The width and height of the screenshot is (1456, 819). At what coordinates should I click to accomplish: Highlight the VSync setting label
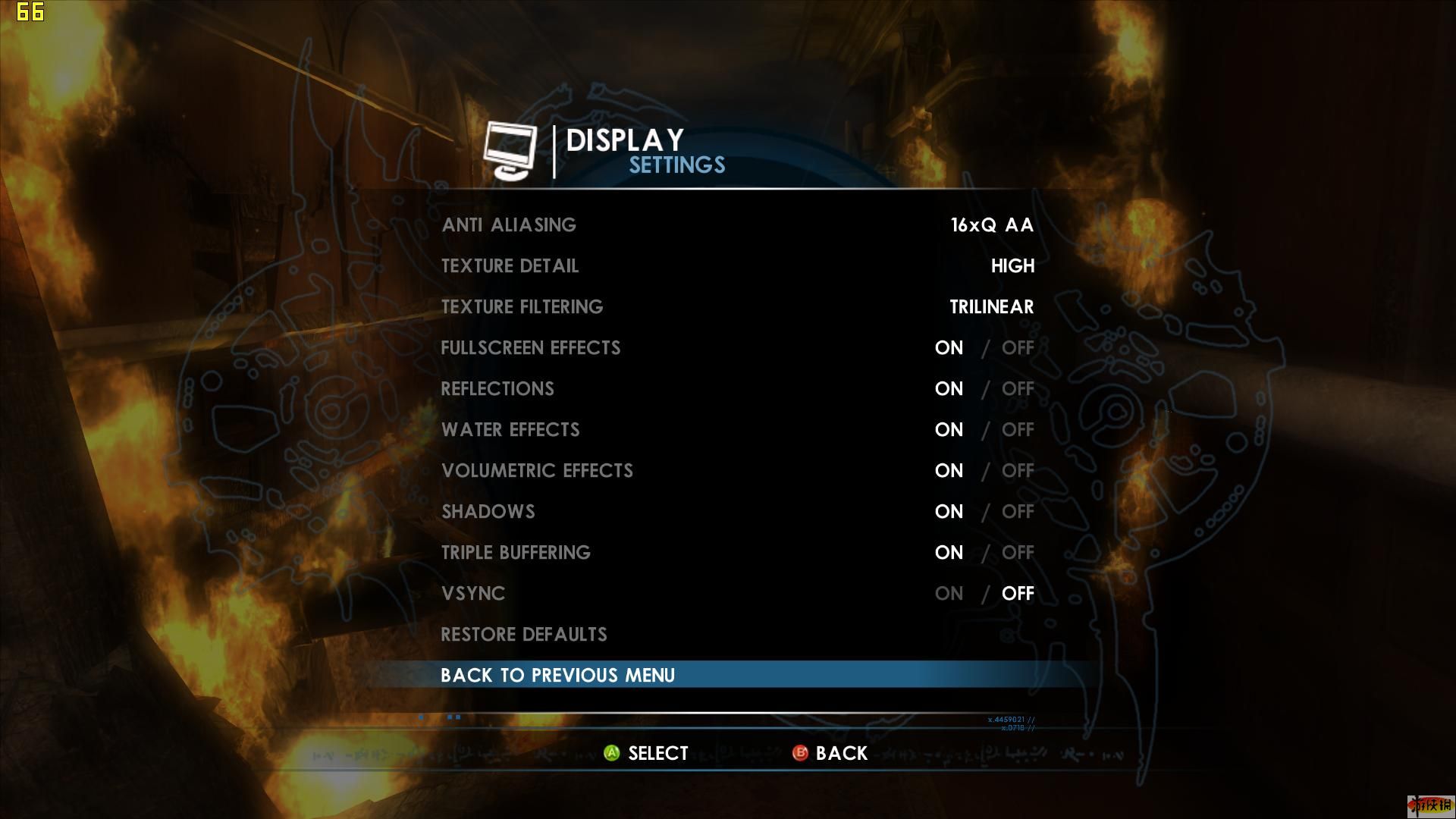(473, 594)
